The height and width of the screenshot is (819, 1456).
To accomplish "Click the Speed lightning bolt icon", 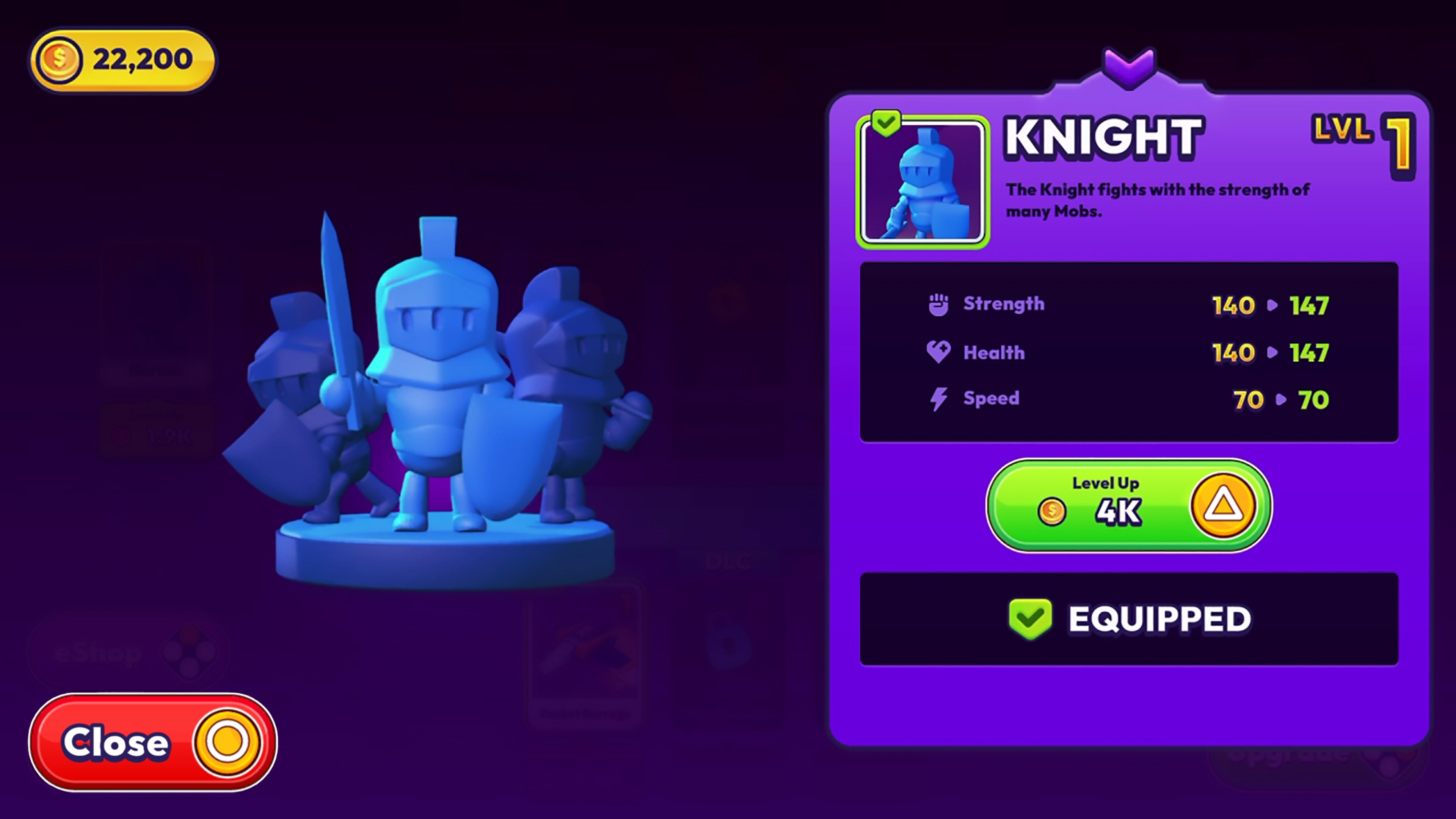I will (x=939, y=399).
